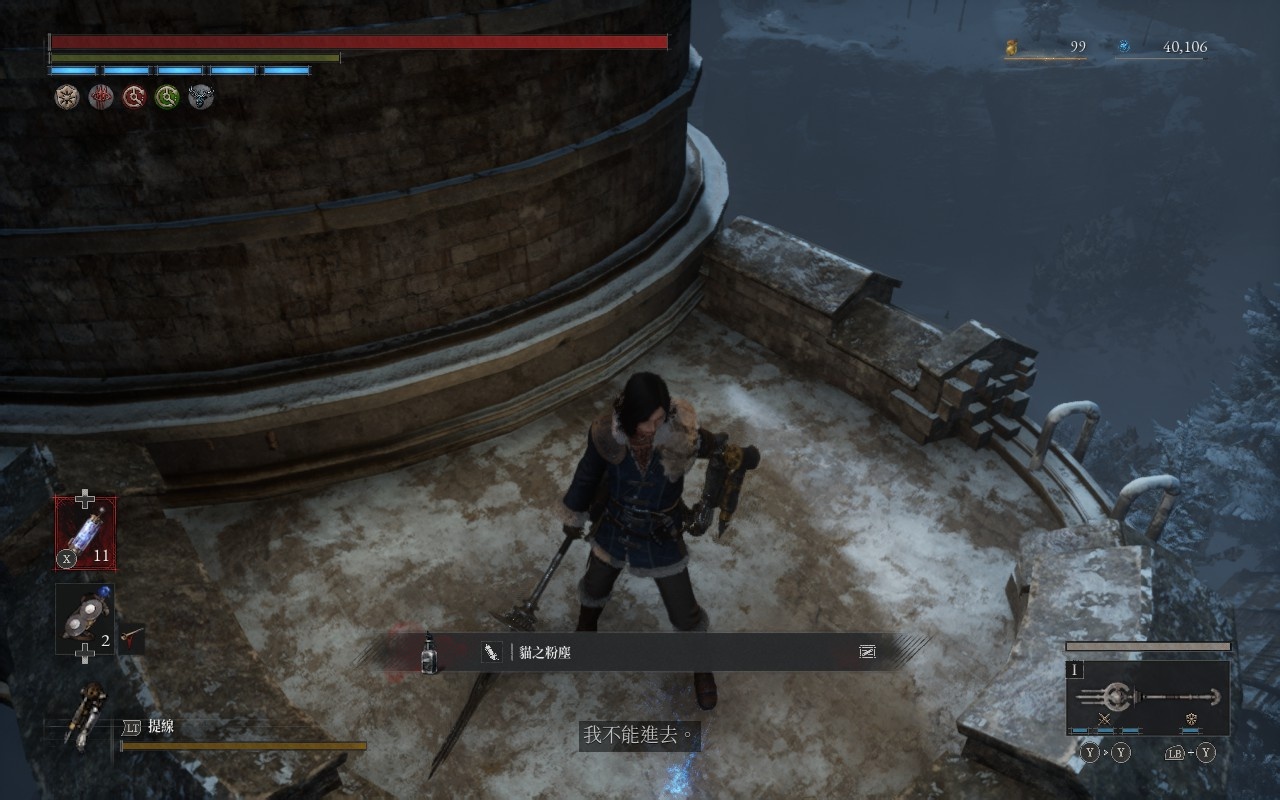Click the green circular gear status icon

point(167,96)
